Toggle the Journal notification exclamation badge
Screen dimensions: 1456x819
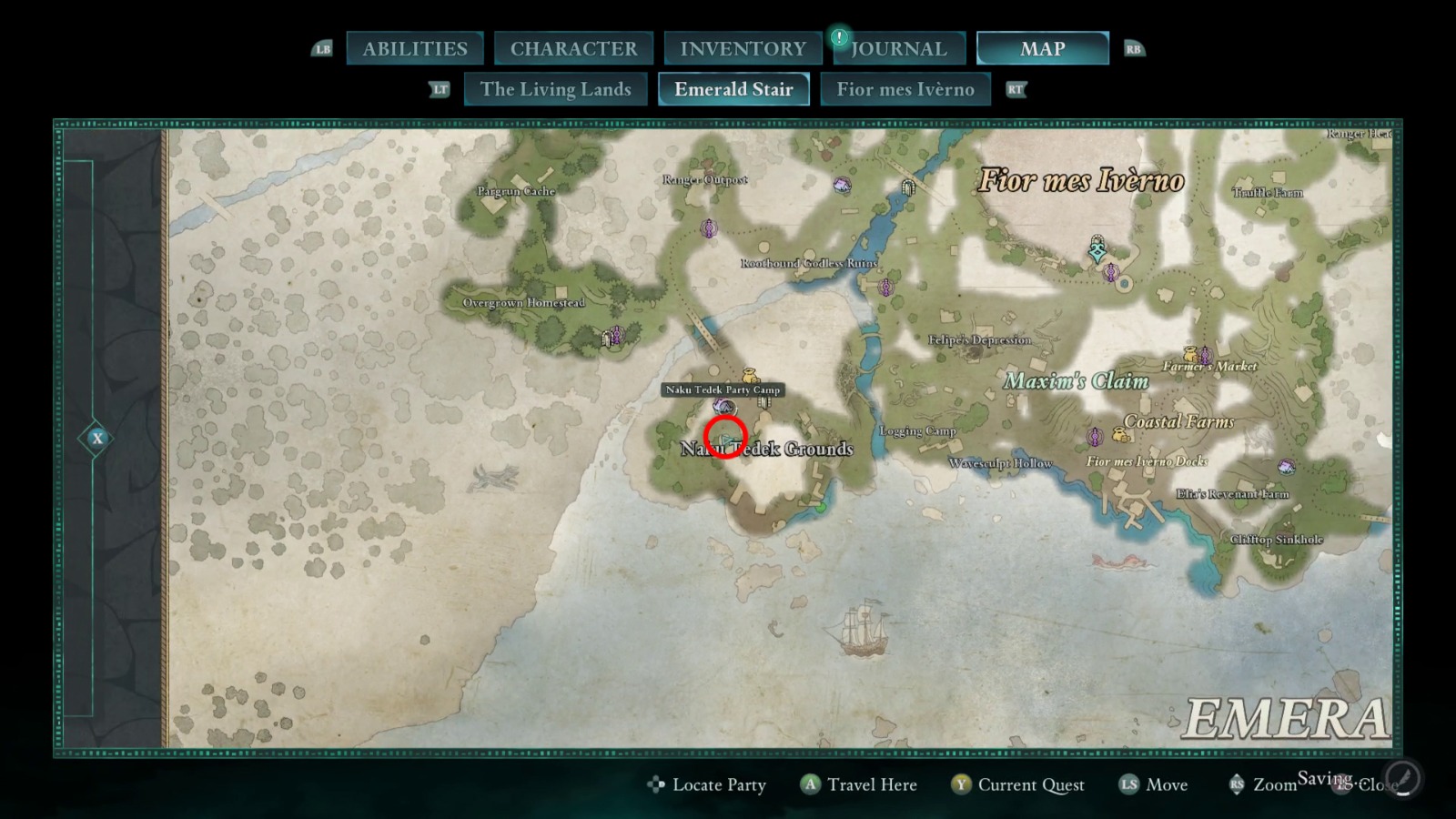[838, 39]
